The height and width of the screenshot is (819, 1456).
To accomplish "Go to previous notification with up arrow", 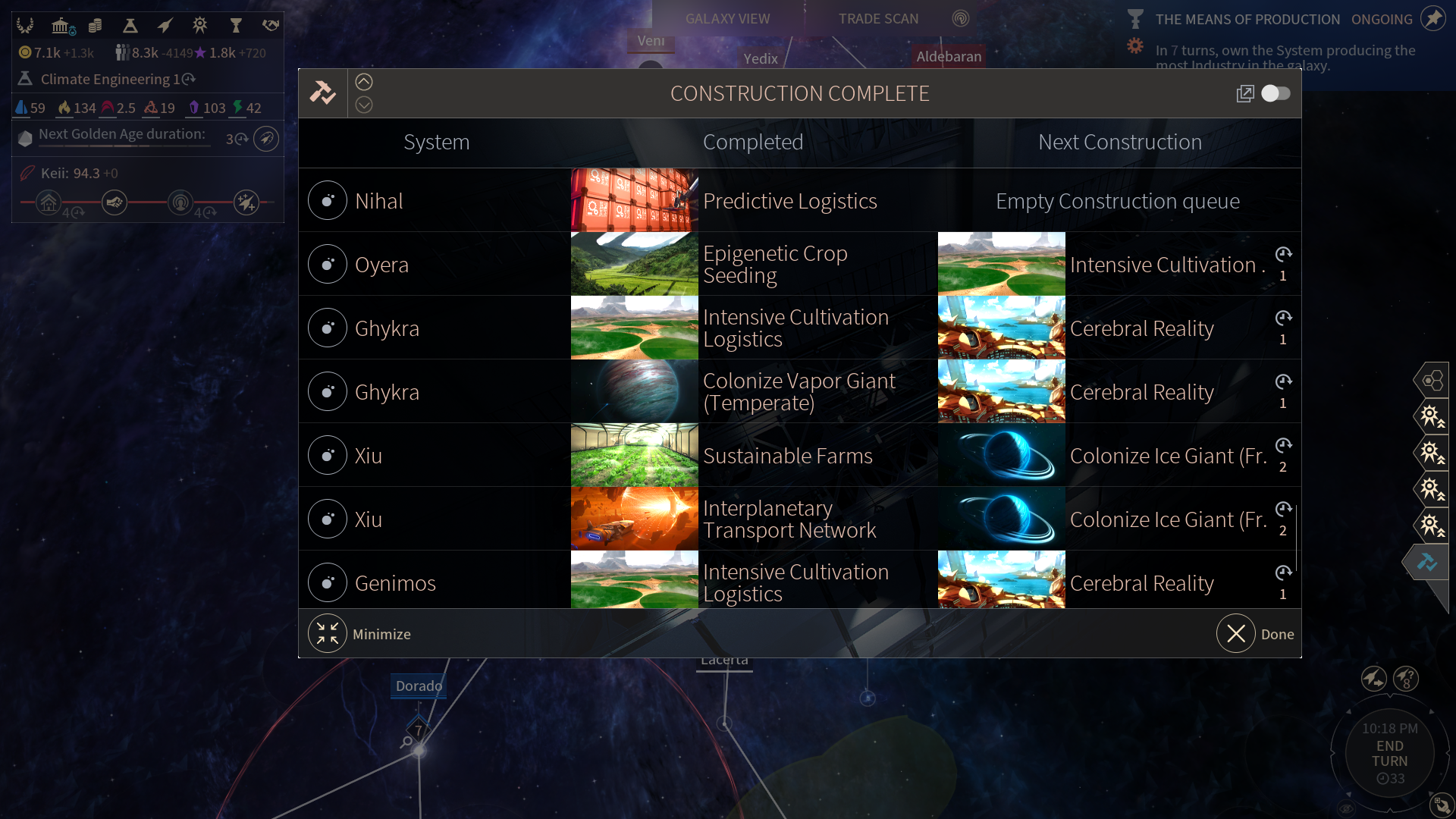I will [x=364, y=82].
